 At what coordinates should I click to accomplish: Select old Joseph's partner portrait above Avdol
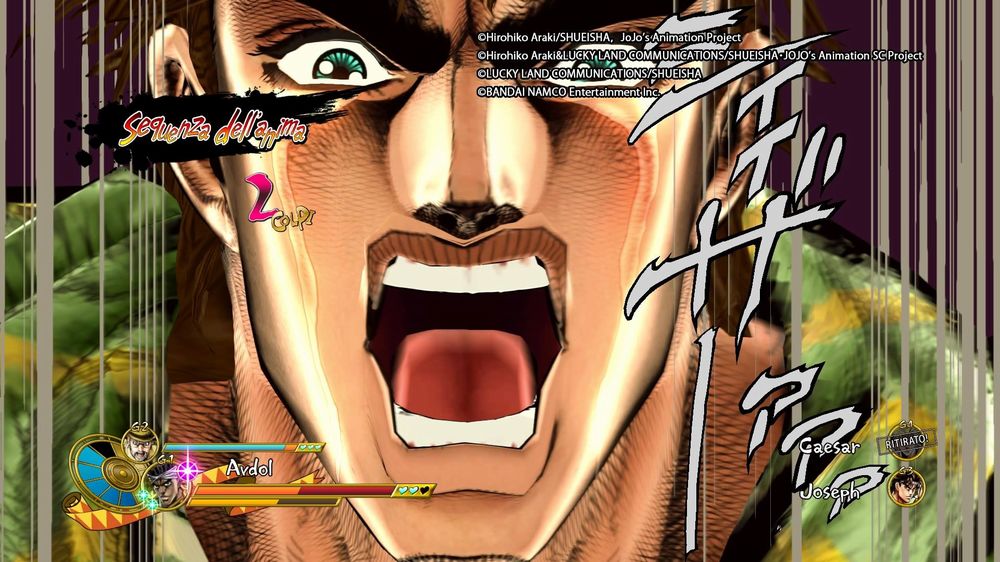(x=138, y=442)
